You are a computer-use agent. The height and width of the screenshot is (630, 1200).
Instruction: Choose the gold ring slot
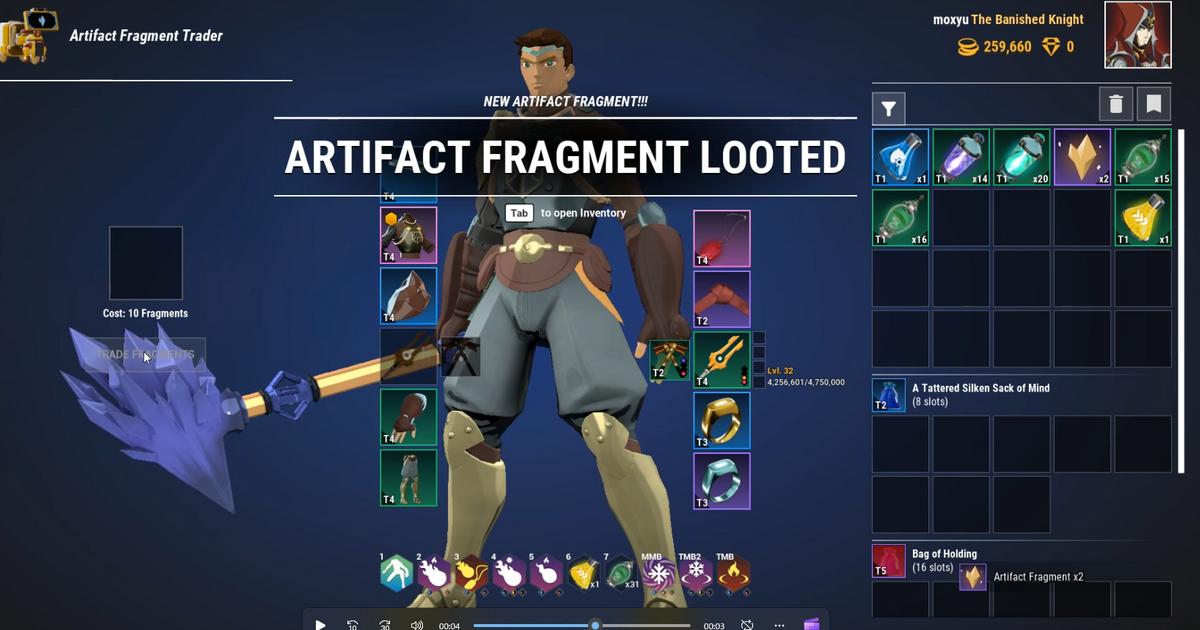point(722,420)
